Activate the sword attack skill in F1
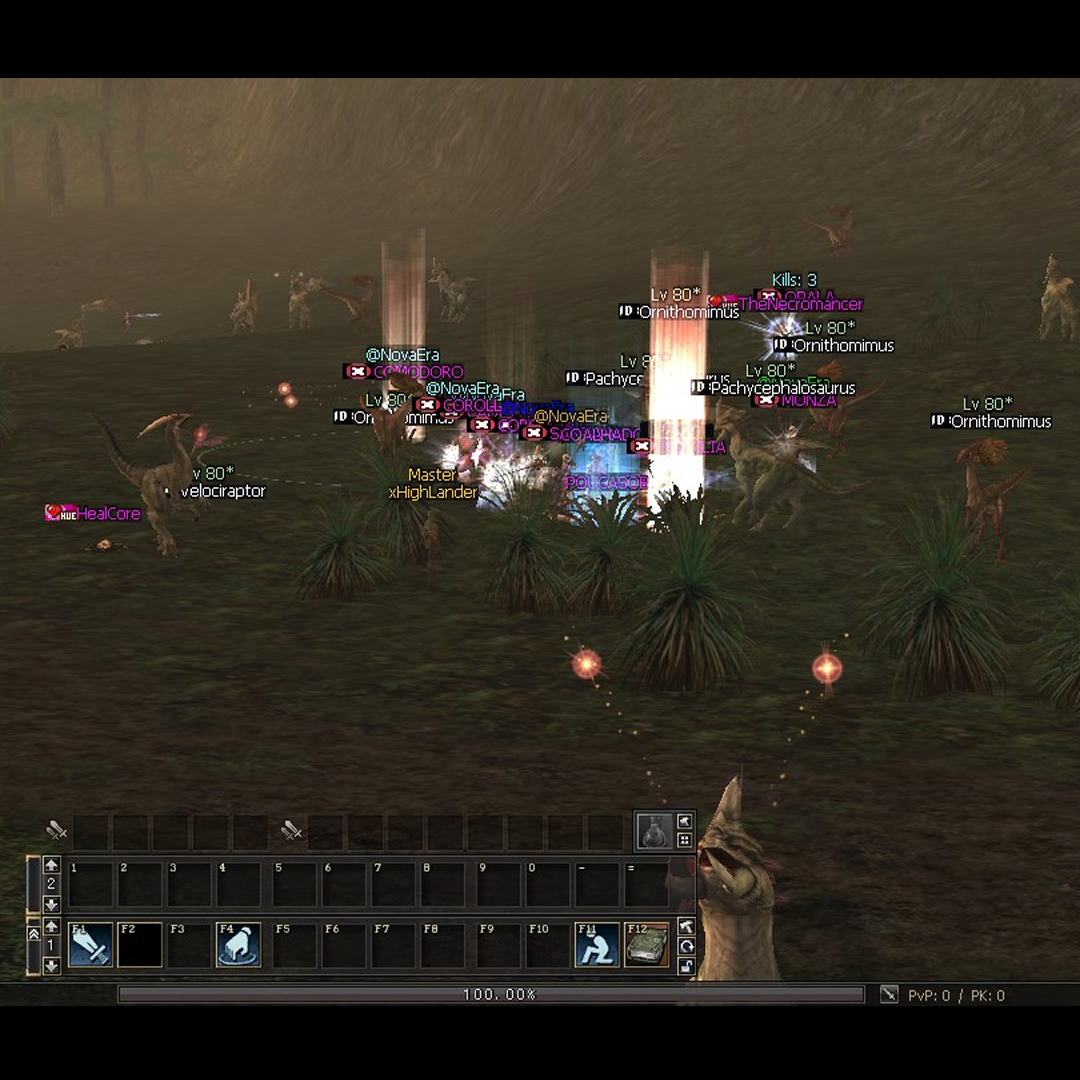1080x1080 pixels. pyautogui.click(x=90, y=945)
